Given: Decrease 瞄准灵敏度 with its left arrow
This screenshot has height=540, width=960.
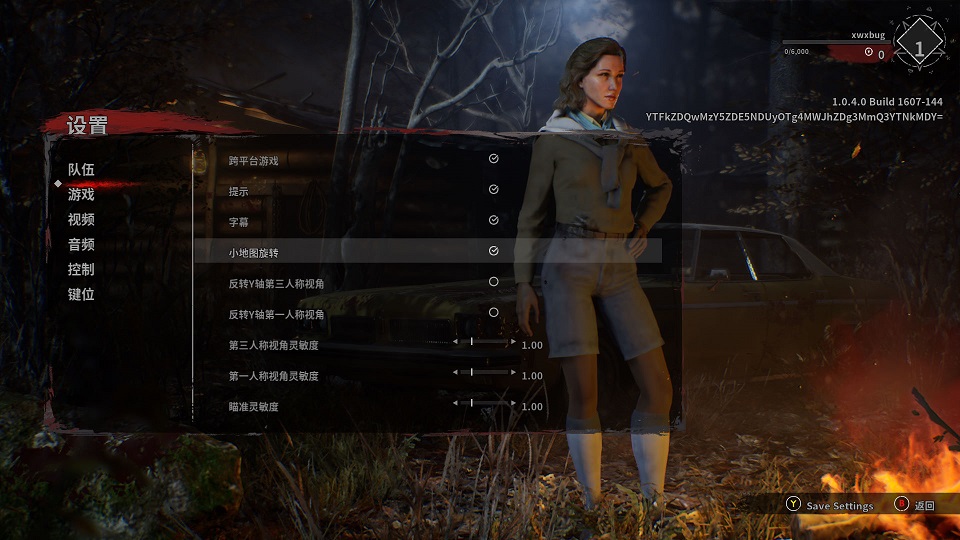Looking at the screenshot, I should (455, 403).
